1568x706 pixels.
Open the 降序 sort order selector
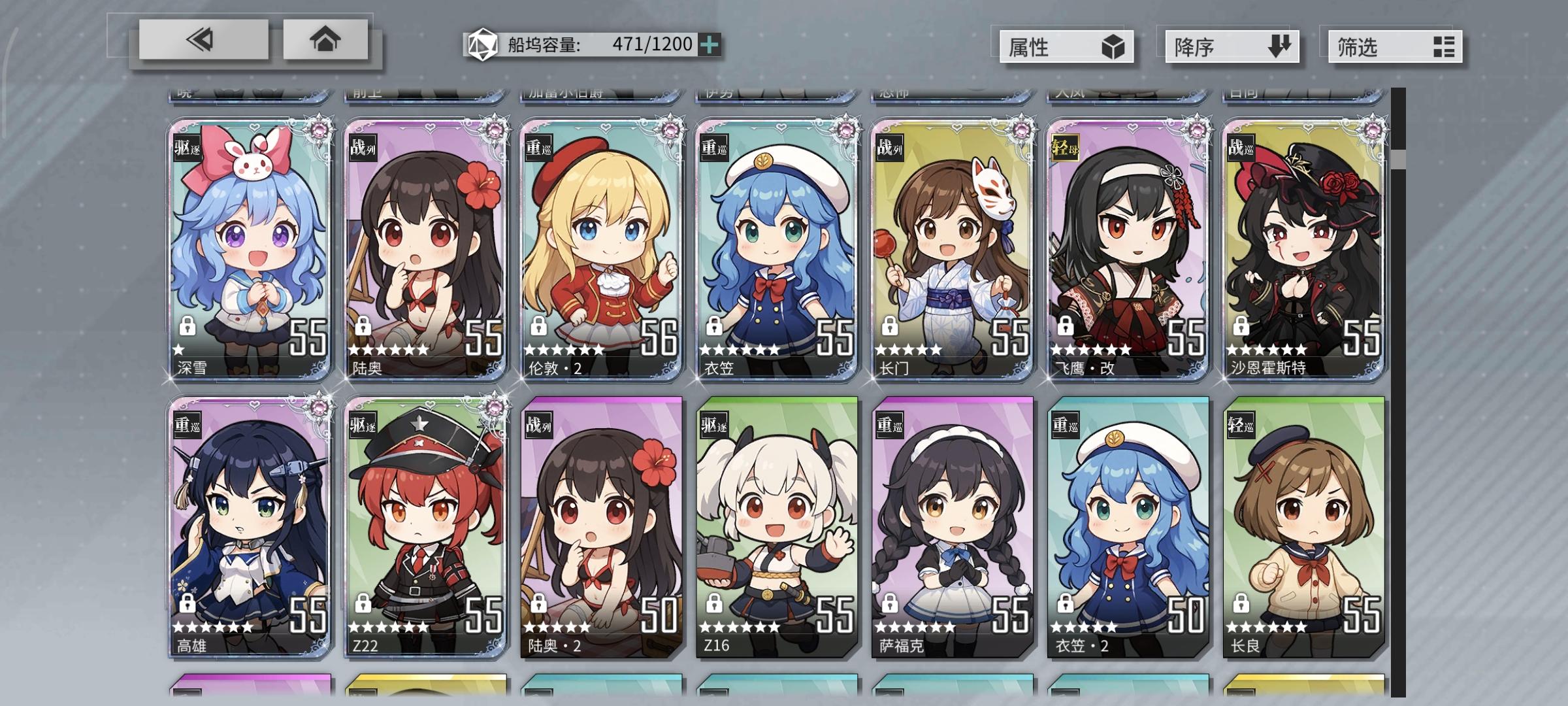pyautogui.click(x=1232, y=46)
